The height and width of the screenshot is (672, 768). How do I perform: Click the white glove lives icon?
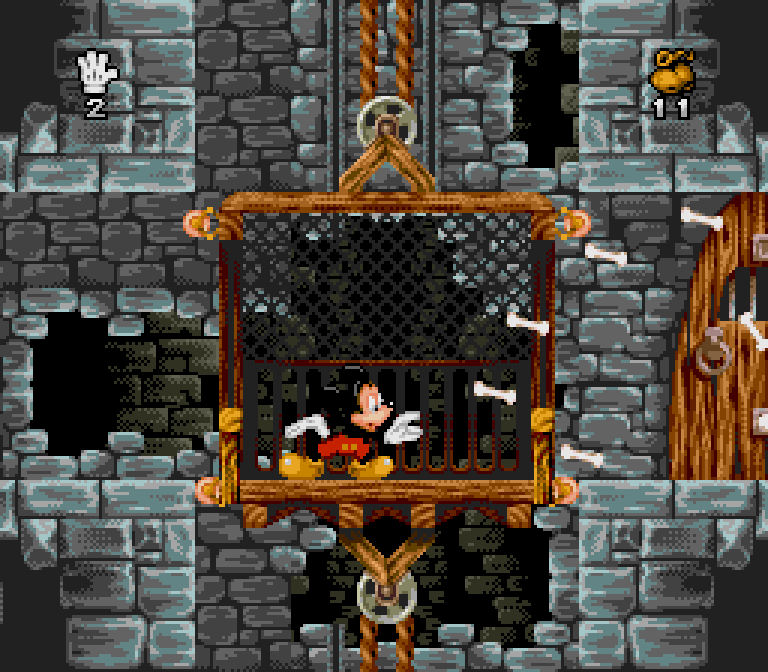point(97,69)
